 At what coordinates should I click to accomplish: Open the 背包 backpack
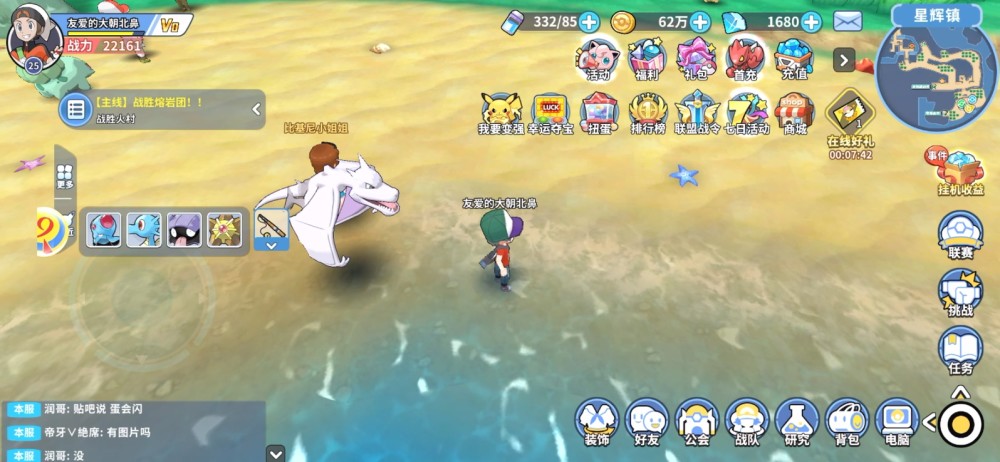click(847, 420)
